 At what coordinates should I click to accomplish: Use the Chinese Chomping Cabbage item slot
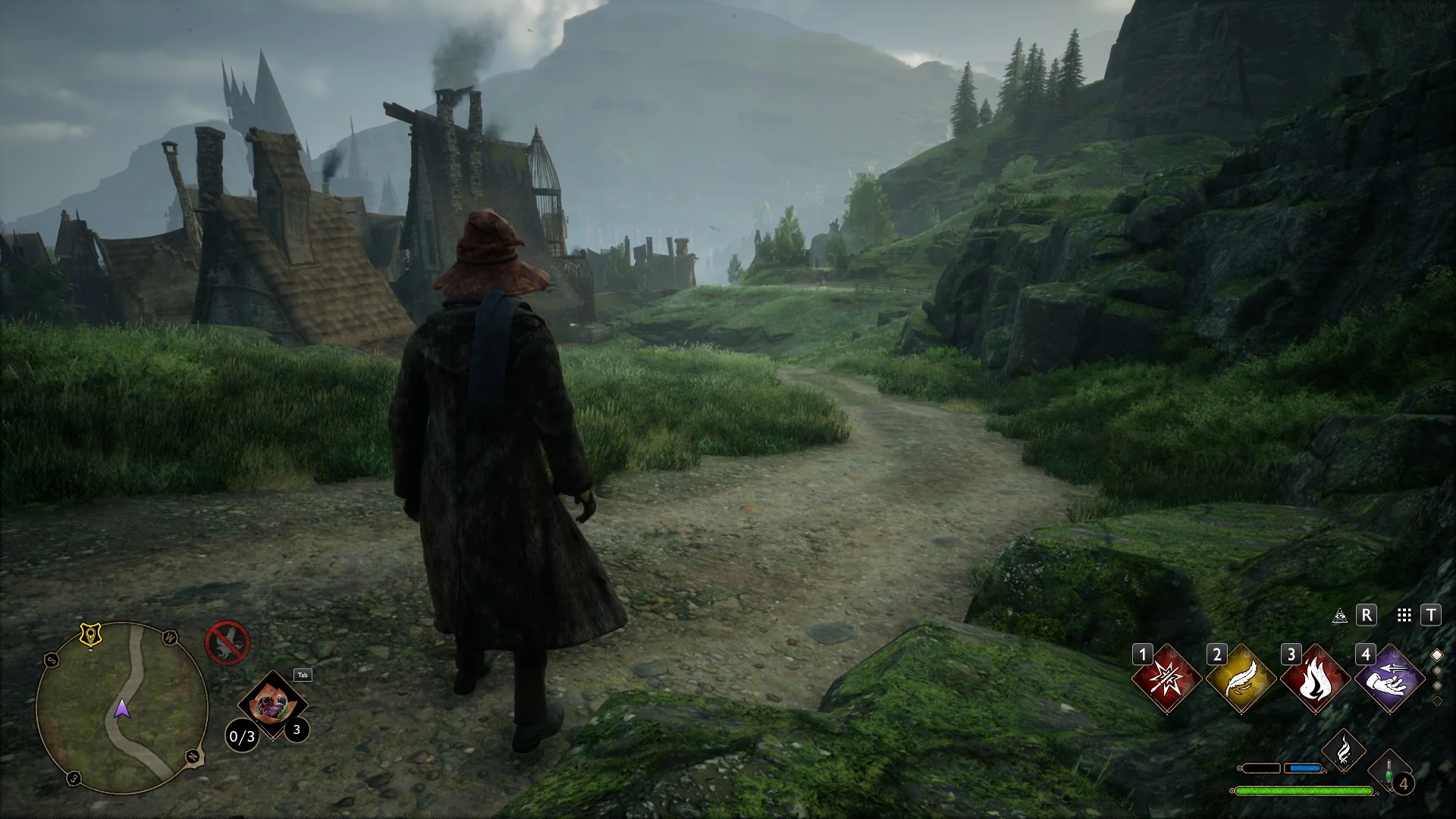271,704
